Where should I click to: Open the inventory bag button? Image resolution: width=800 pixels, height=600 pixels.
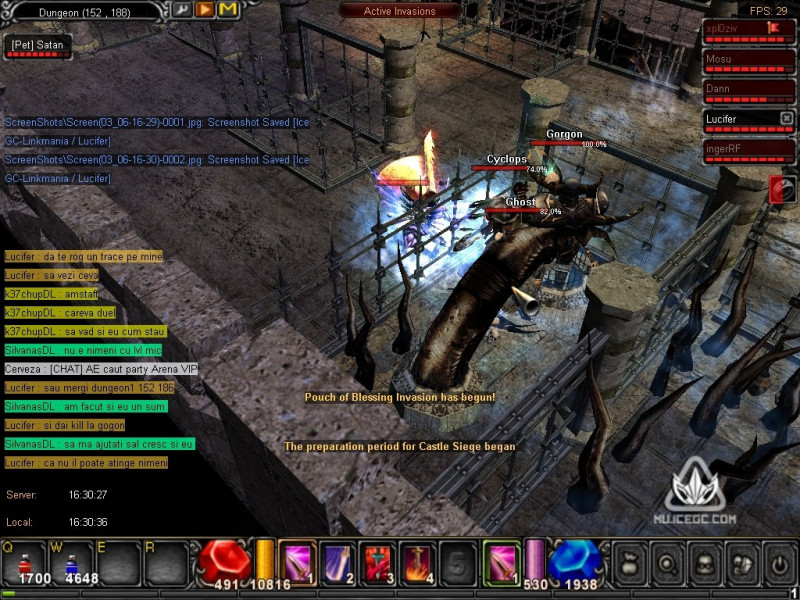[630, 563]
